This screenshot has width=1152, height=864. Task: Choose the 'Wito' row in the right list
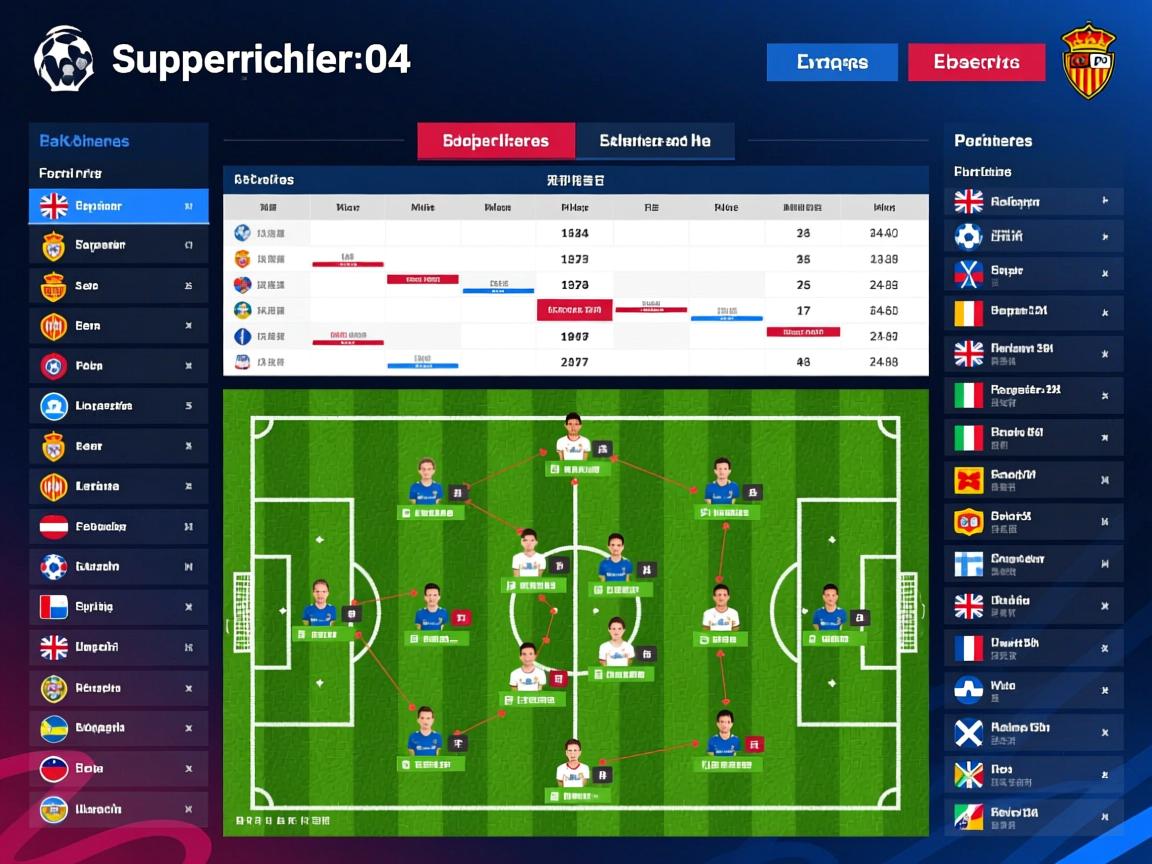1033,690
